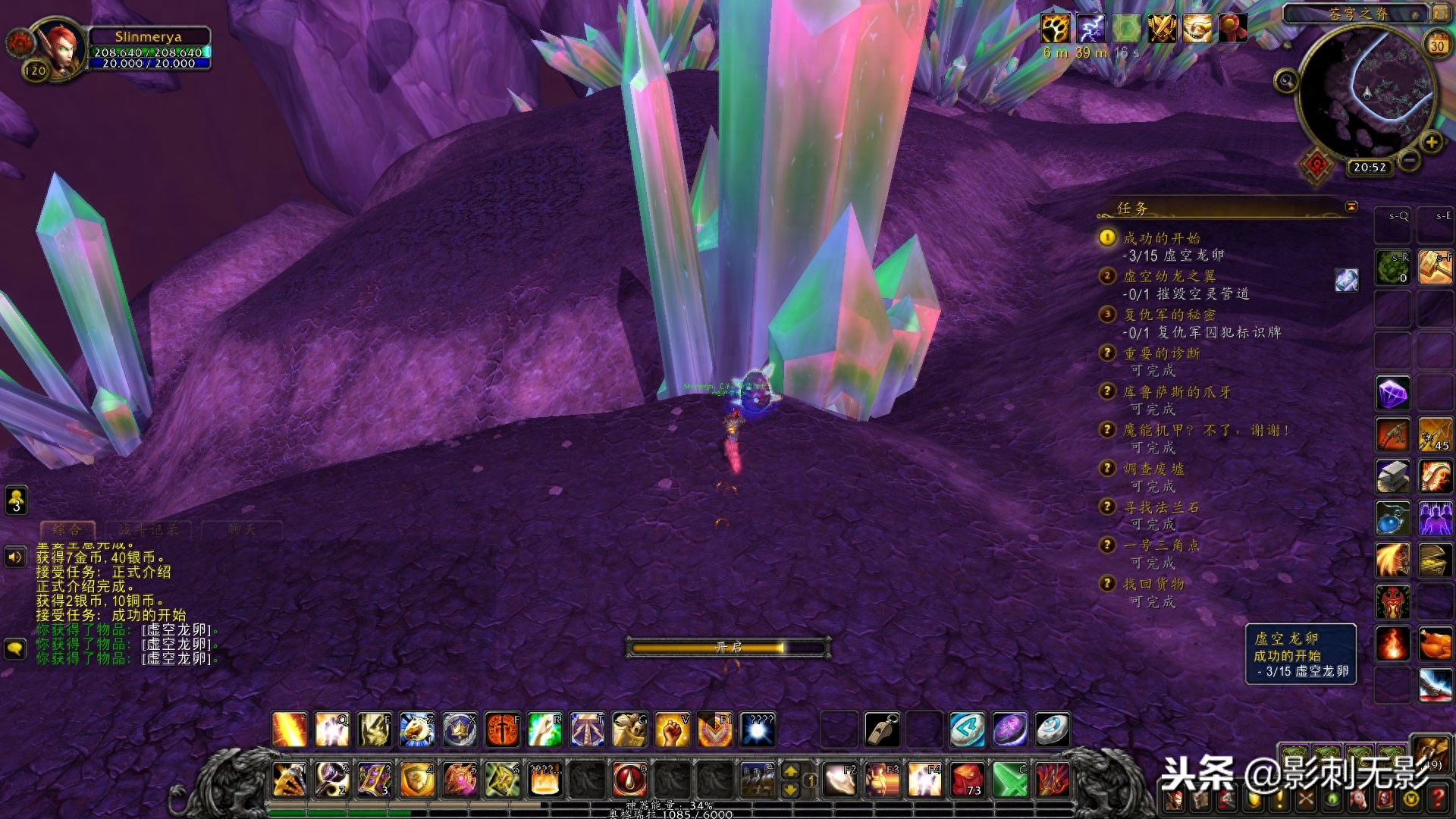
Task: Use the roast chicken food slot
Action: [x=1435, y=644]
